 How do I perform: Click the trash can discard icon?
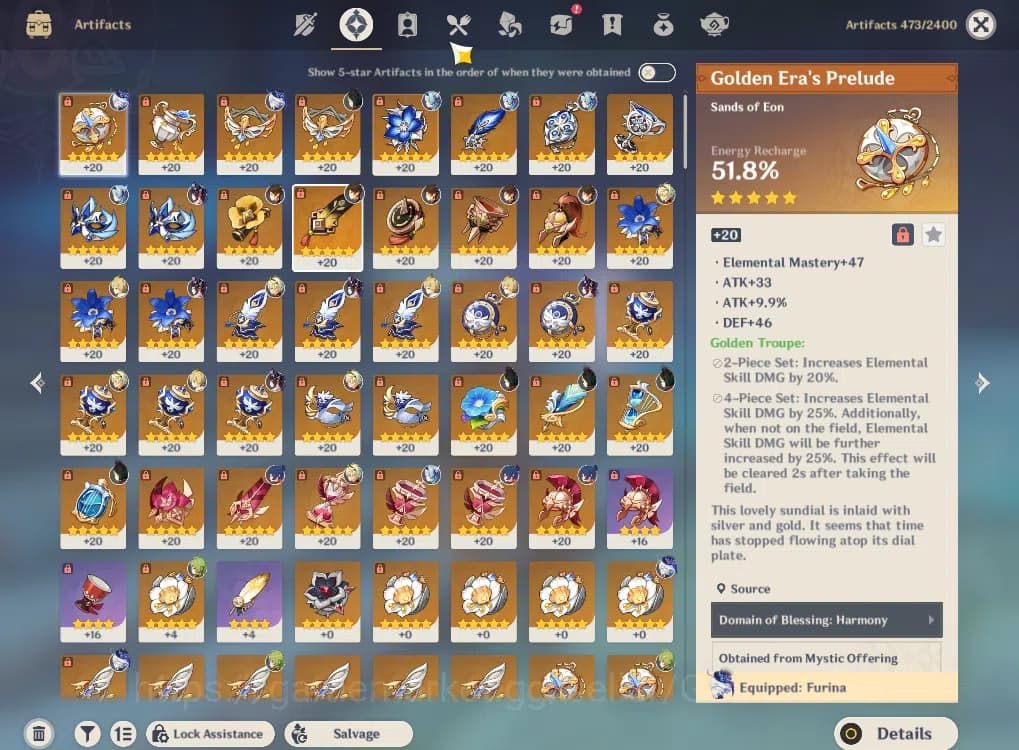click(x=38, y=733)
